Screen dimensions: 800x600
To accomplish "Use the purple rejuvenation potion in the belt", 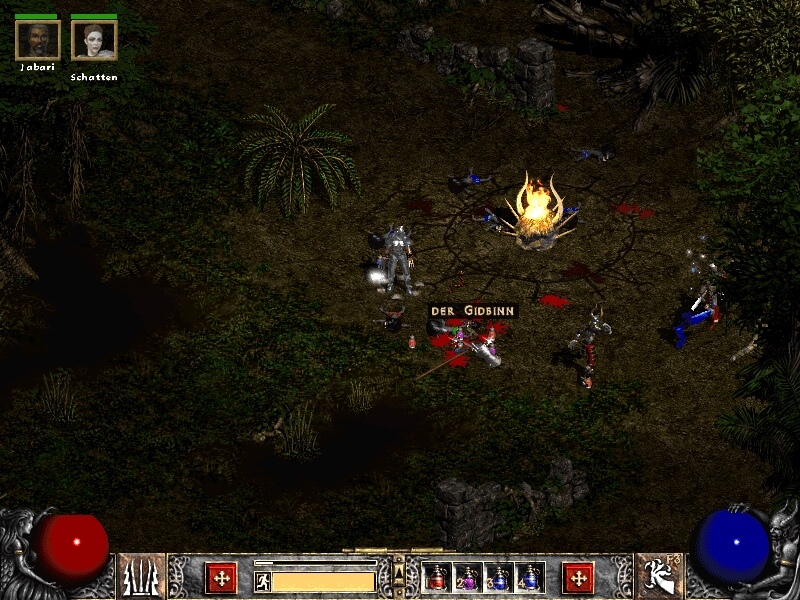I will tap(468, 577).
